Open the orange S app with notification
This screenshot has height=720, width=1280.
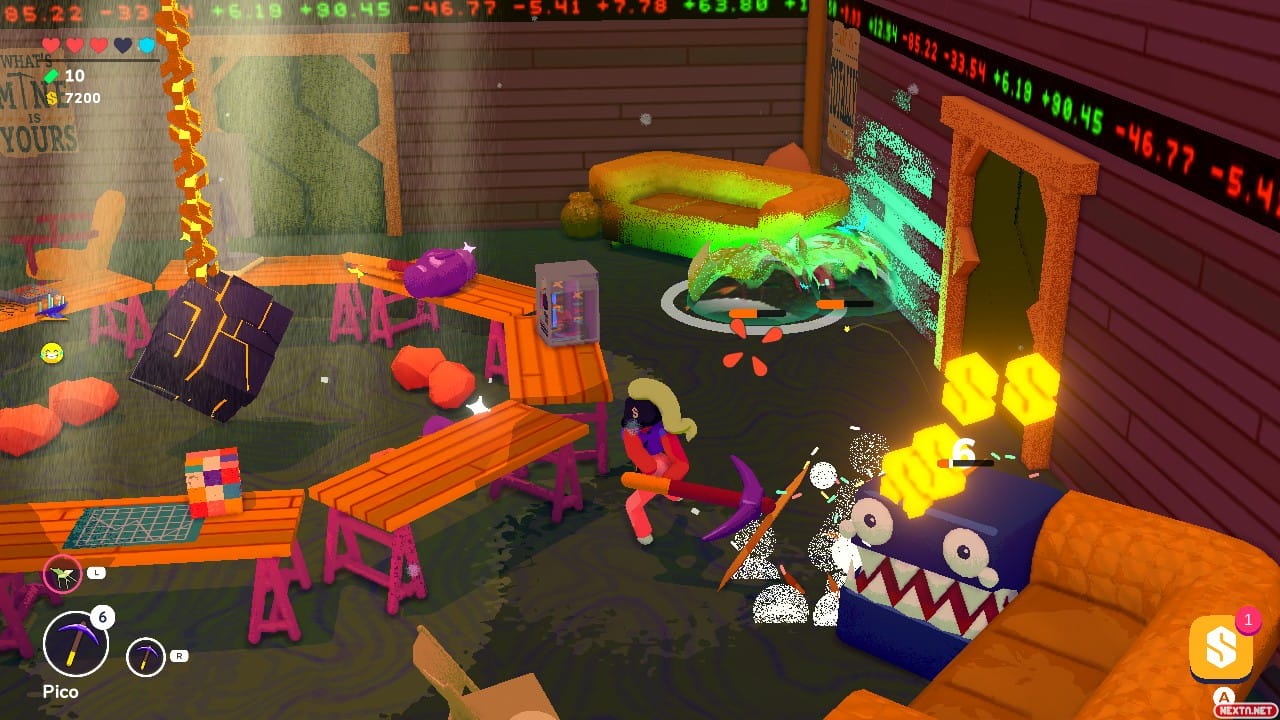[x=1220, y=649]
